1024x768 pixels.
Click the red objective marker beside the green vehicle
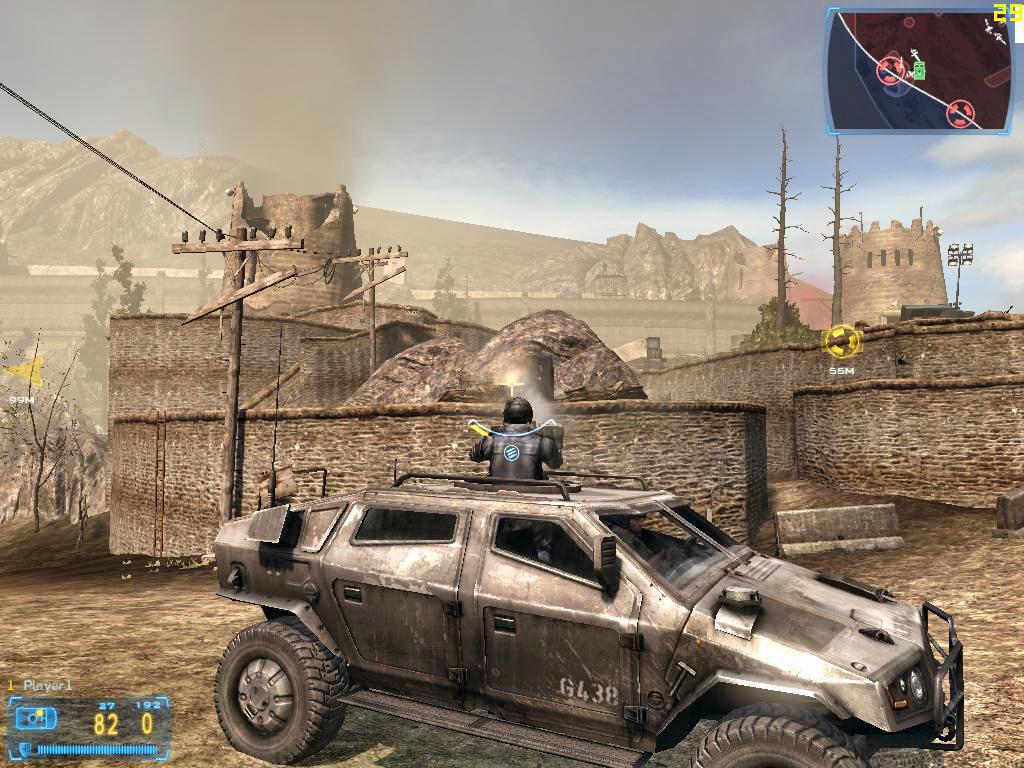pos(891,70)
